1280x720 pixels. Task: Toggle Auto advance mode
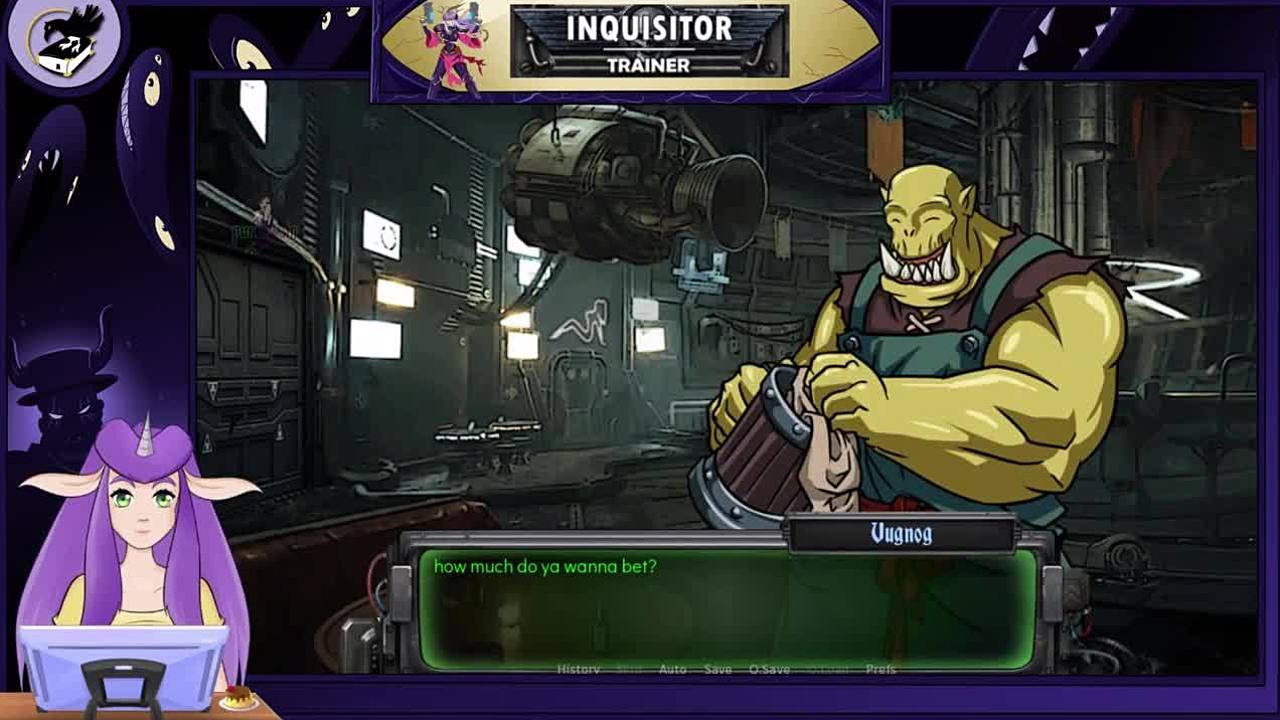[x=672, y=669]
